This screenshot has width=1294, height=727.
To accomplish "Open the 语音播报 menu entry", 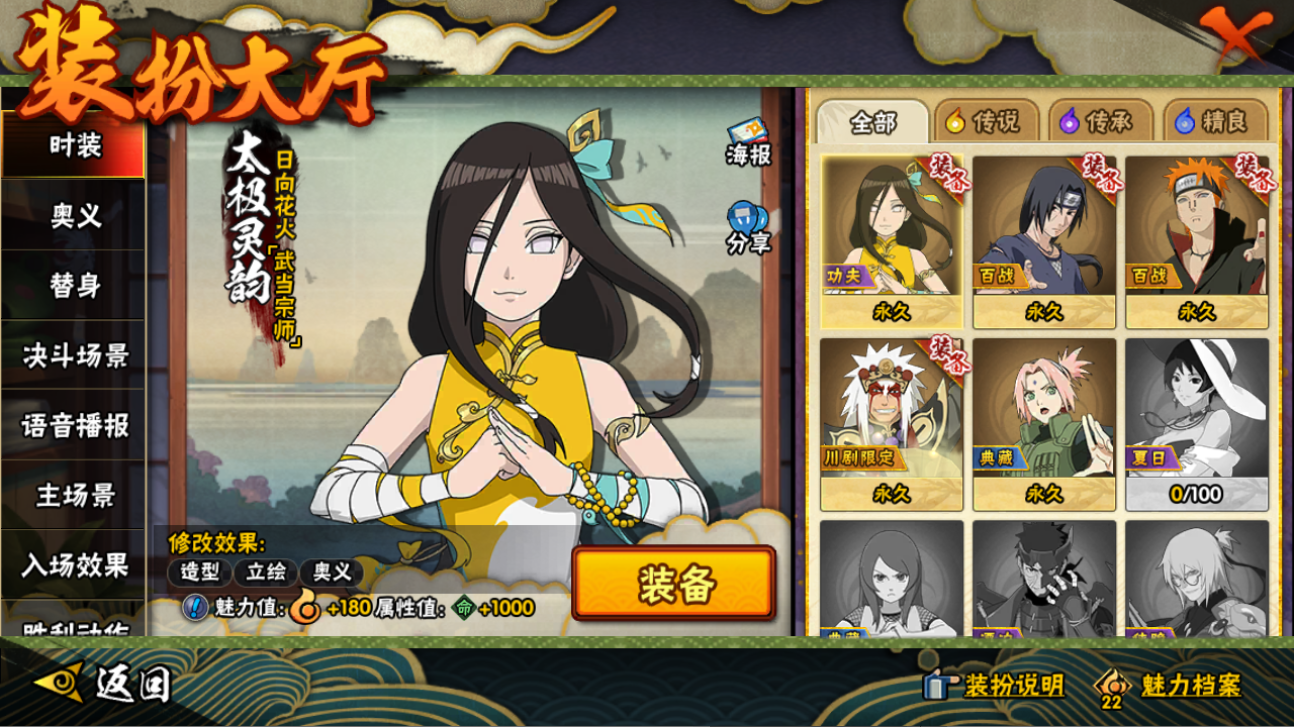I will (74, 425).
